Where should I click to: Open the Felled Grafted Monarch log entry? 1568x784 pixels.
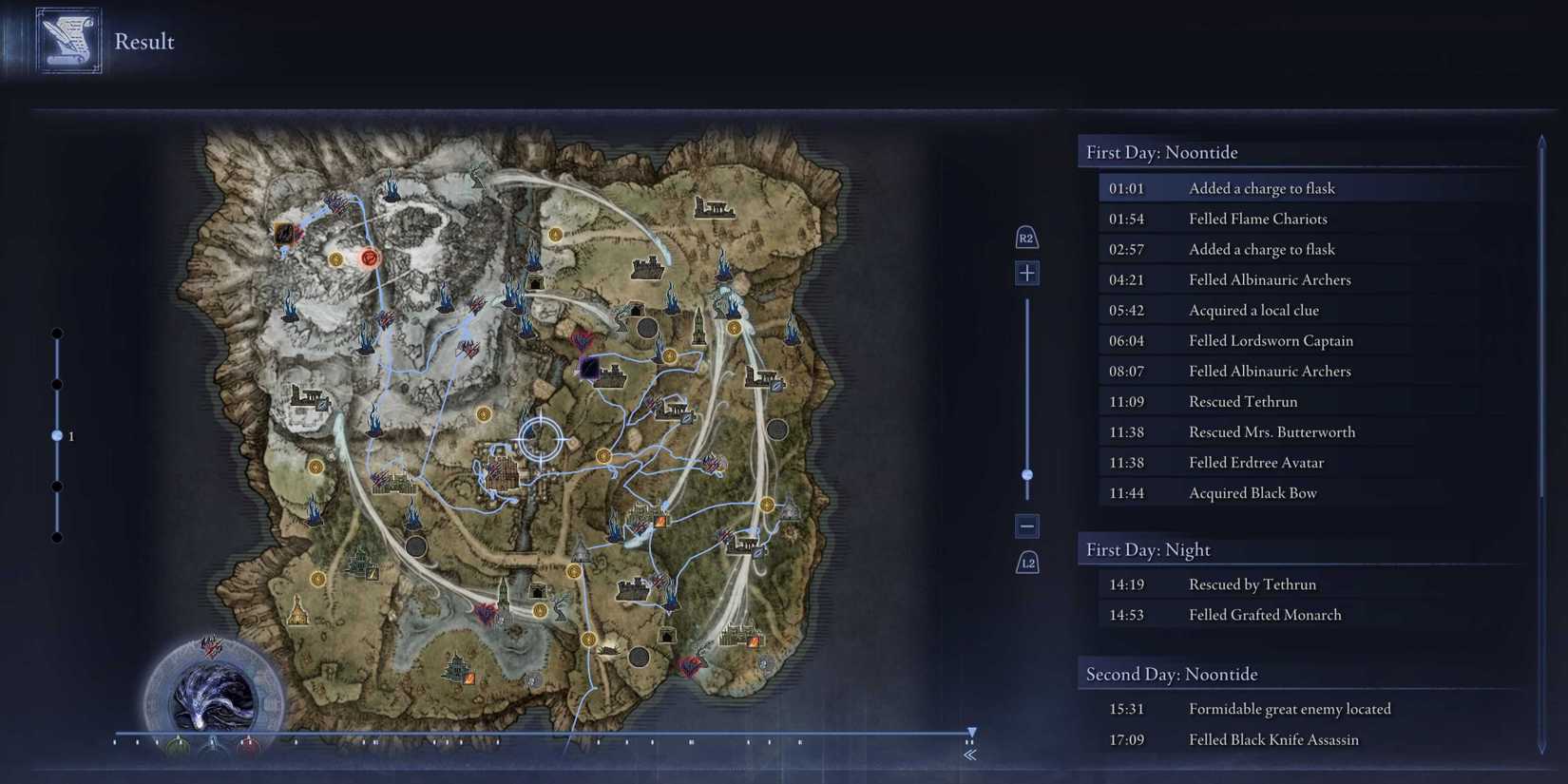pos(1265,614)
